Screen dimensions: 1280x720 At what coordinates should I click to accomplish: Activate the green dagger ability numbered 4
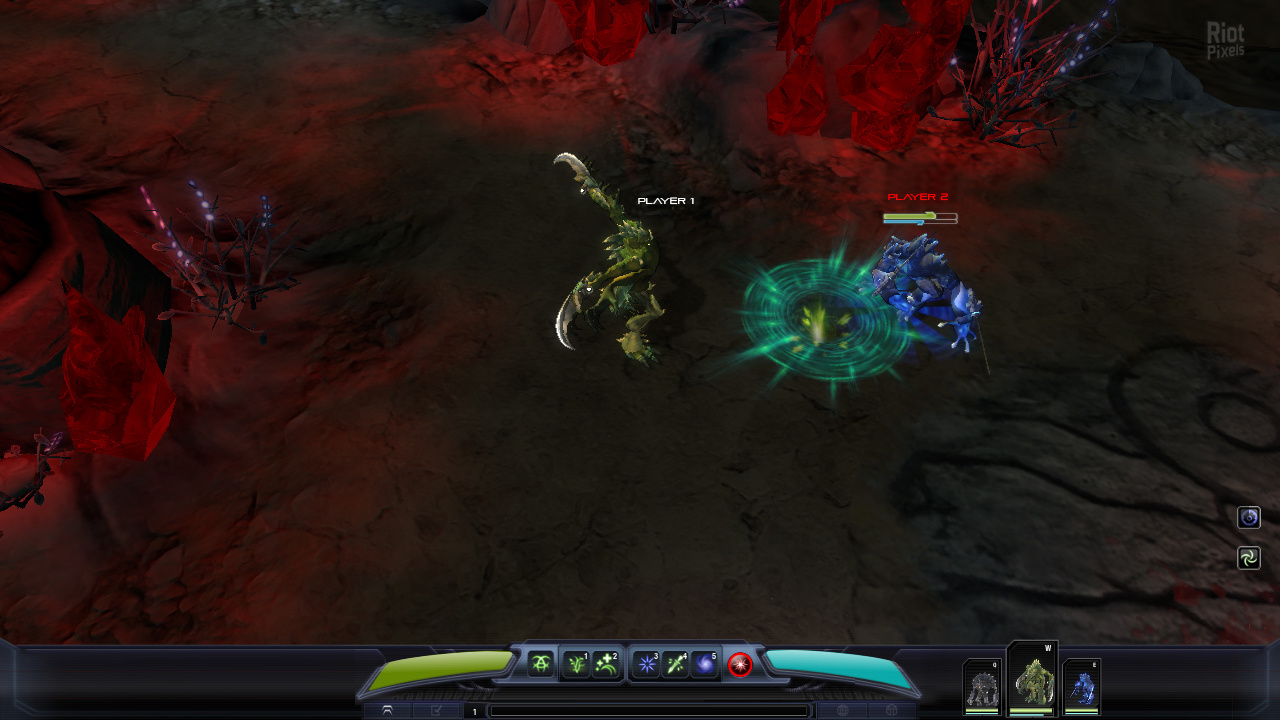click(677, 664)
